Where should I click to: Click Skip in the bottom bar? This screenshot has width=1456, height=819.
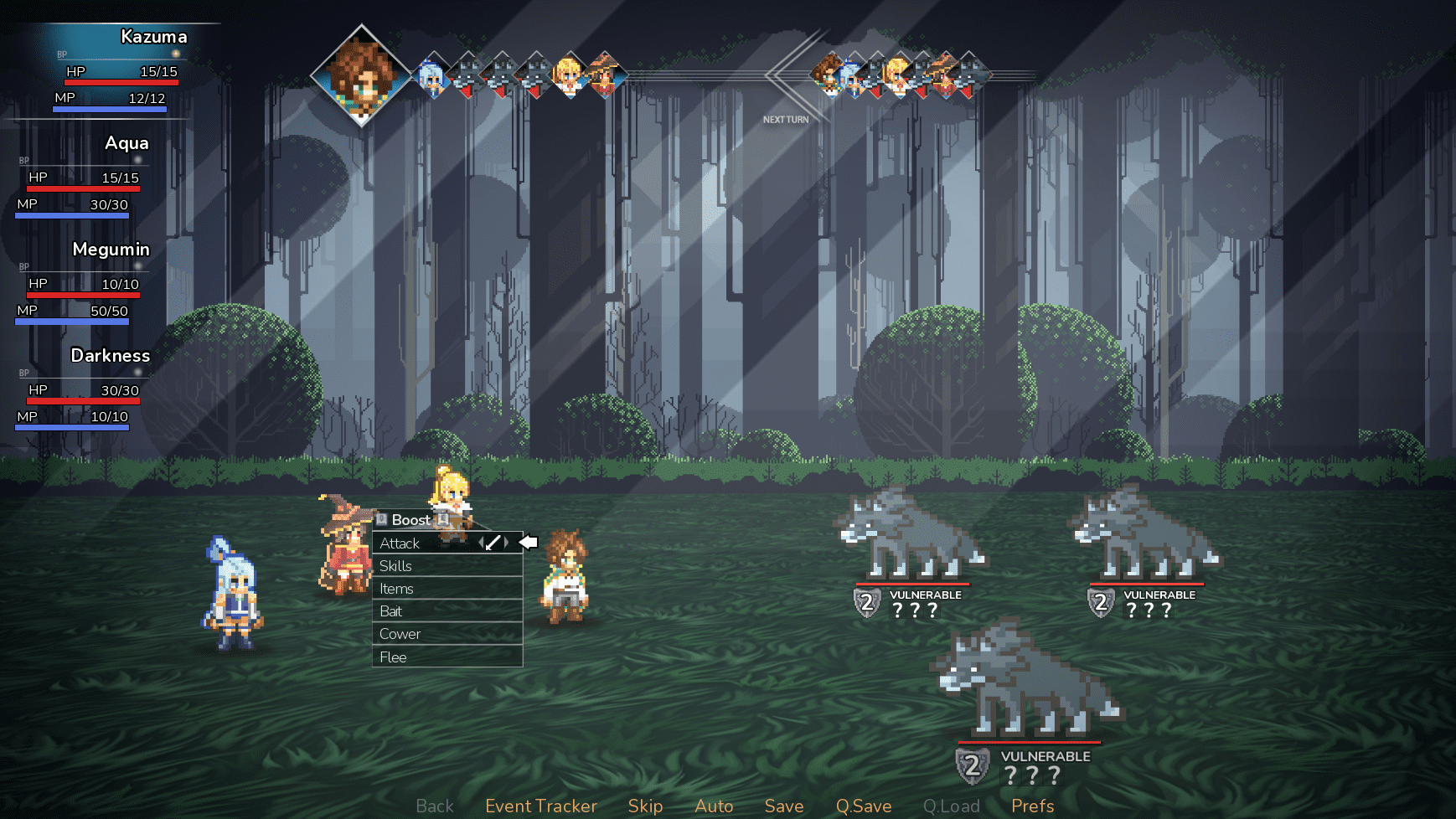click(645, 806)
